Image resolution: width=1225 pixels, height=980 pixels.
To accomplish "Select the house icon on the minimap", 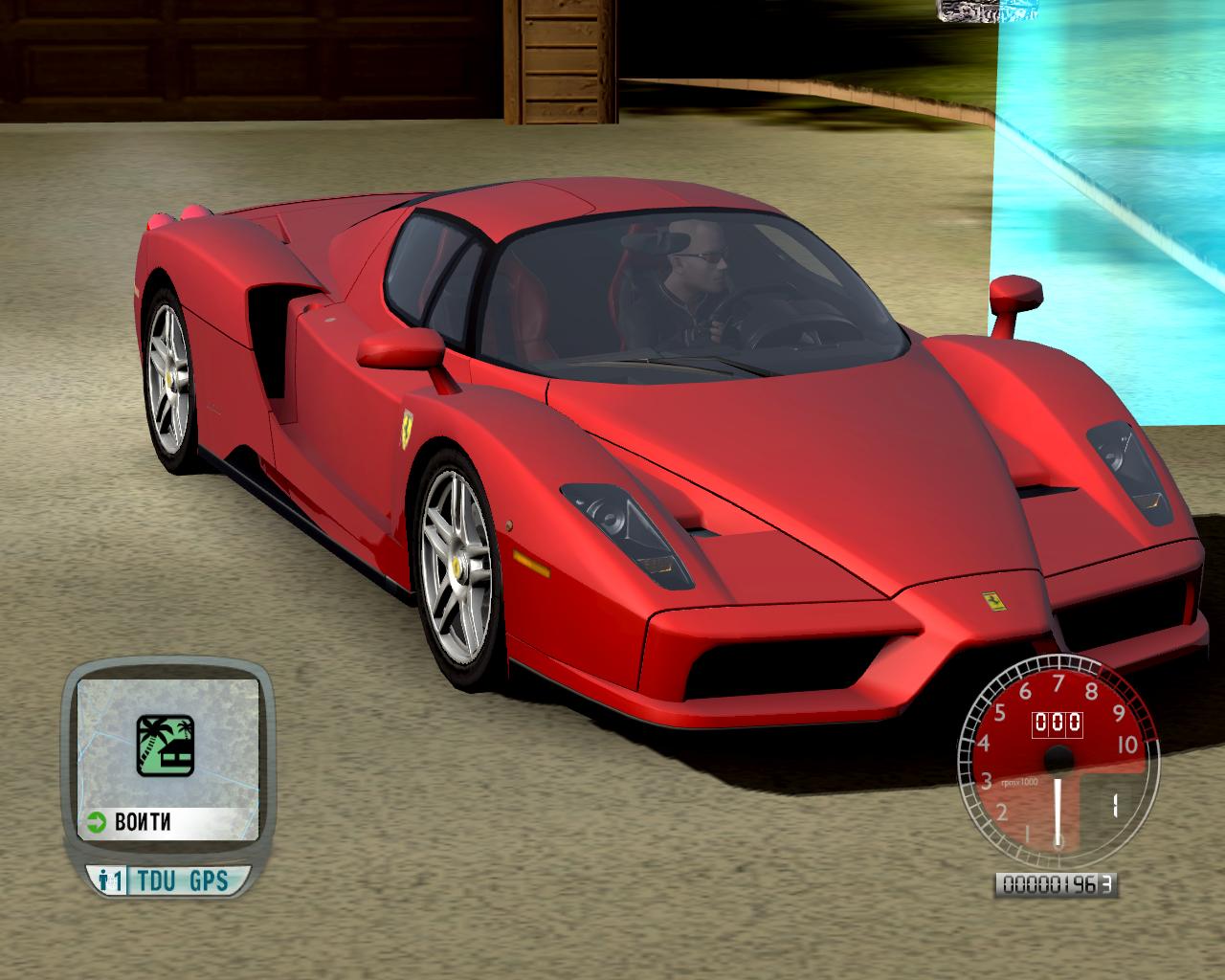I will pos(165,745).
